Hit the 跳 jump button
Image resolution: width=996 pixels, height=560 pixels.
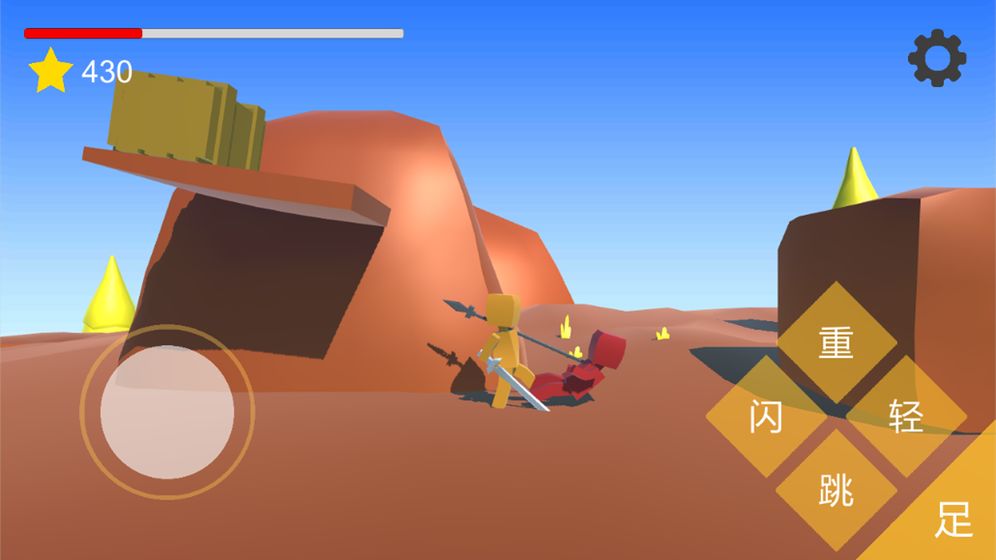836,489
